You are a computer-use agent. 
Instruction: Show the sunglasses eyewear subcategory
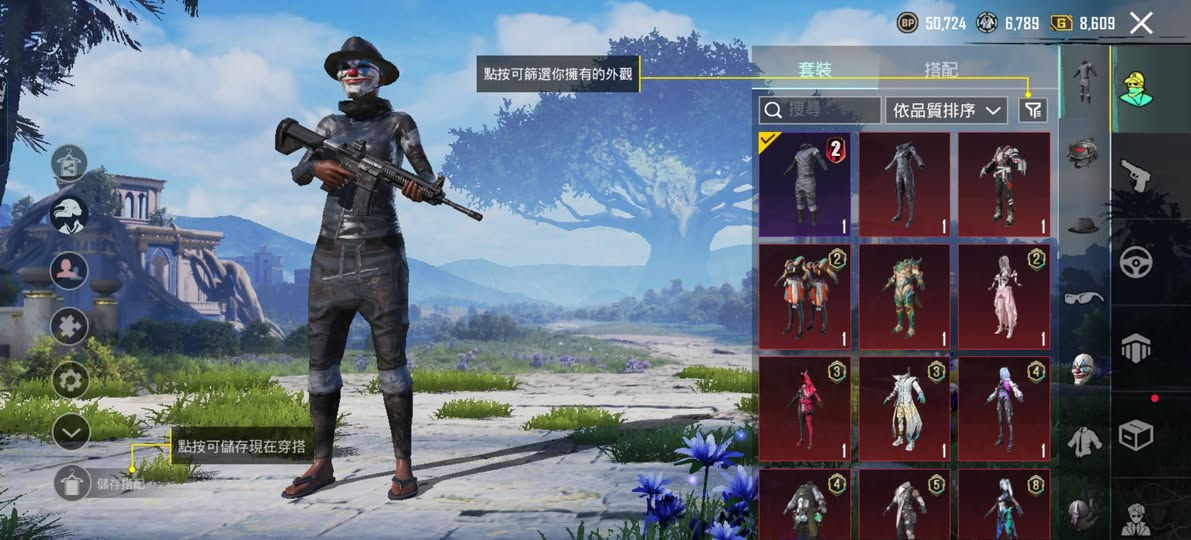point(1083,297)
